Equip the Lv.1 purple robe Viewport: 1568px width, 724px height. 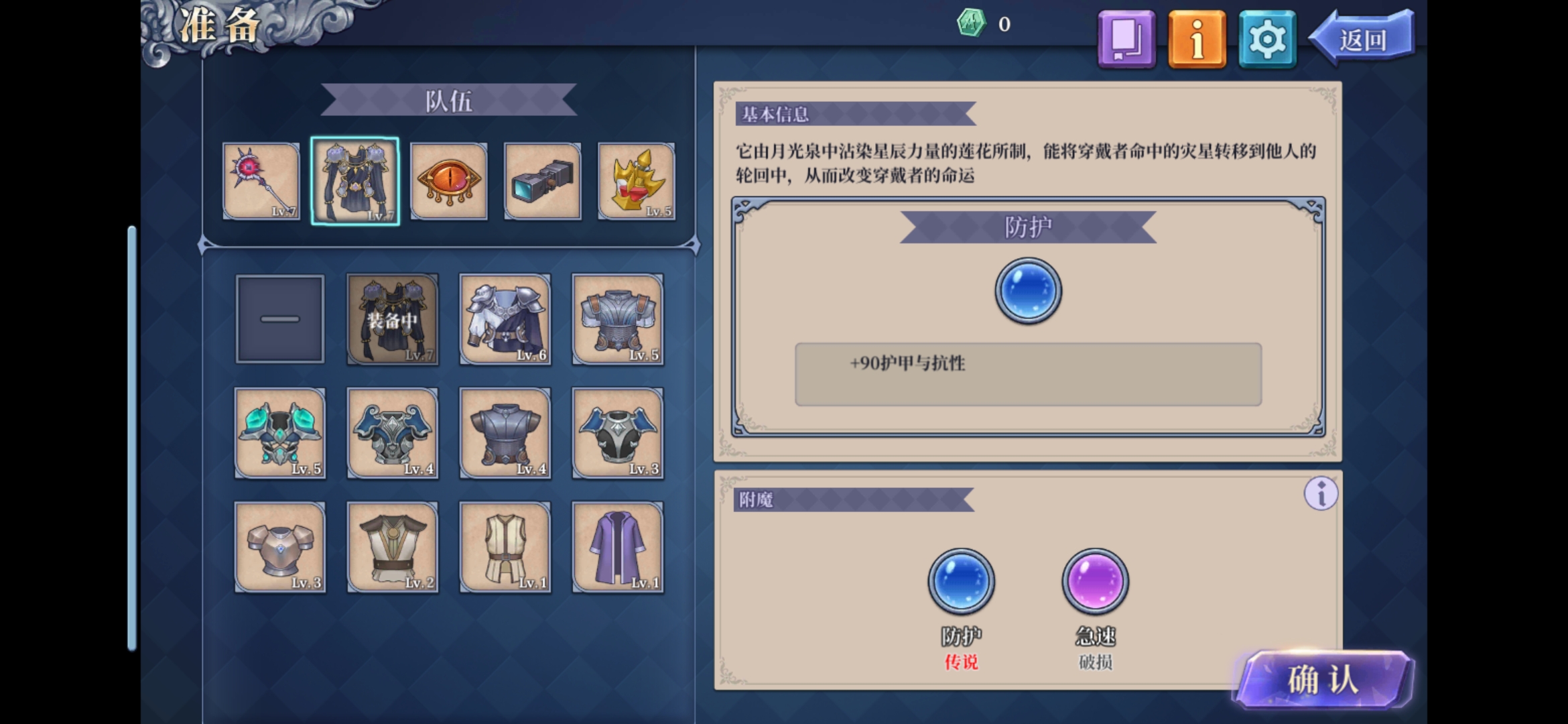pyautogui.click(x=618, y=547)
